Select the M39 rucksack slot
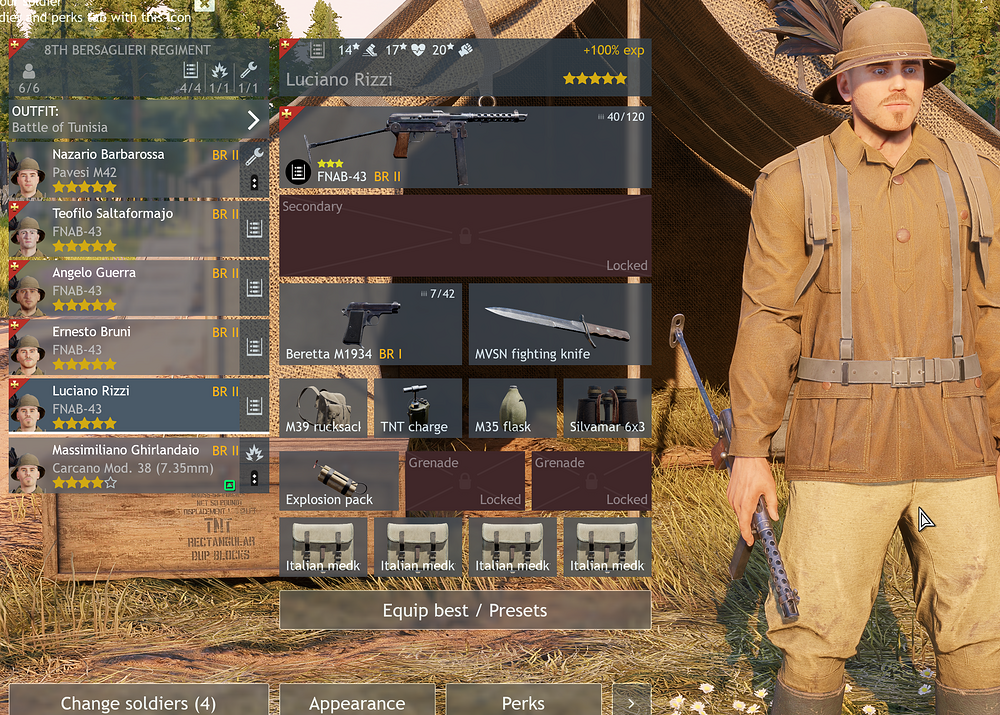The image size is (1000, 715). point(323,407)
